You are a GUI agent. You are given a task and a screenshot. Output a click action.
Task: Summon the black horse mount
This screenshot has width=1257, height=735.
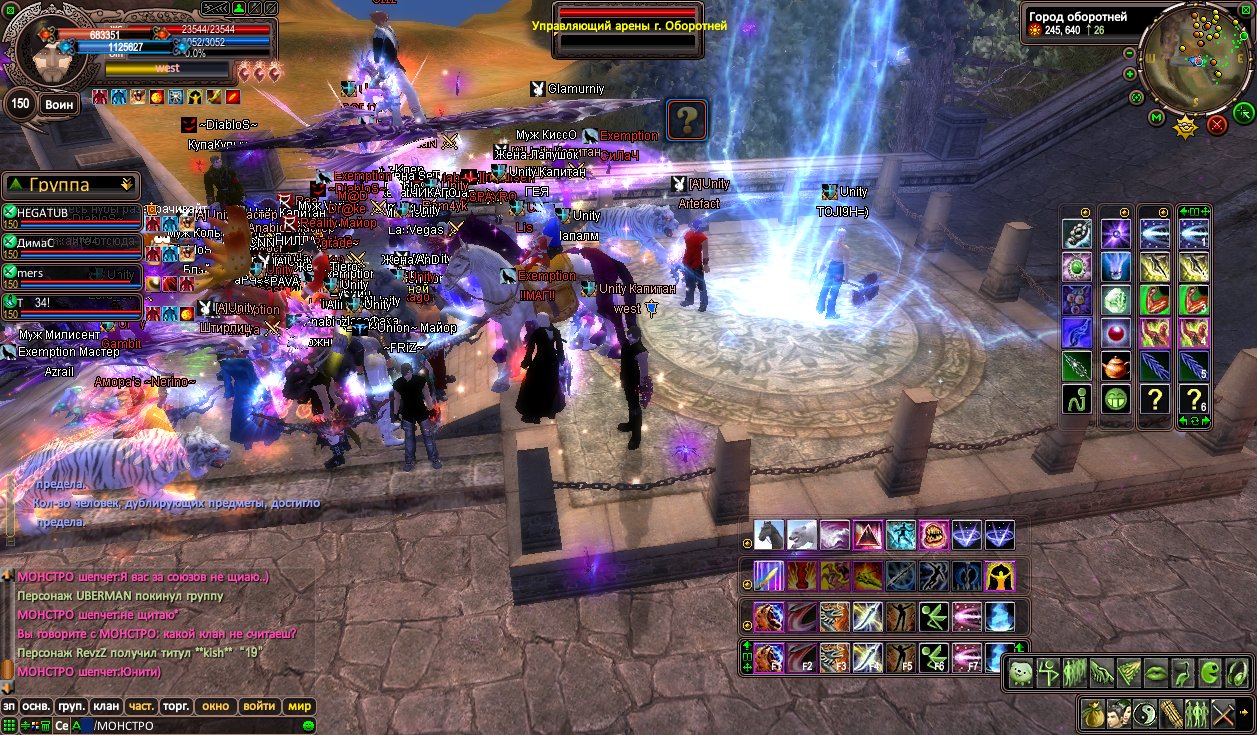[x=770, y=535]
